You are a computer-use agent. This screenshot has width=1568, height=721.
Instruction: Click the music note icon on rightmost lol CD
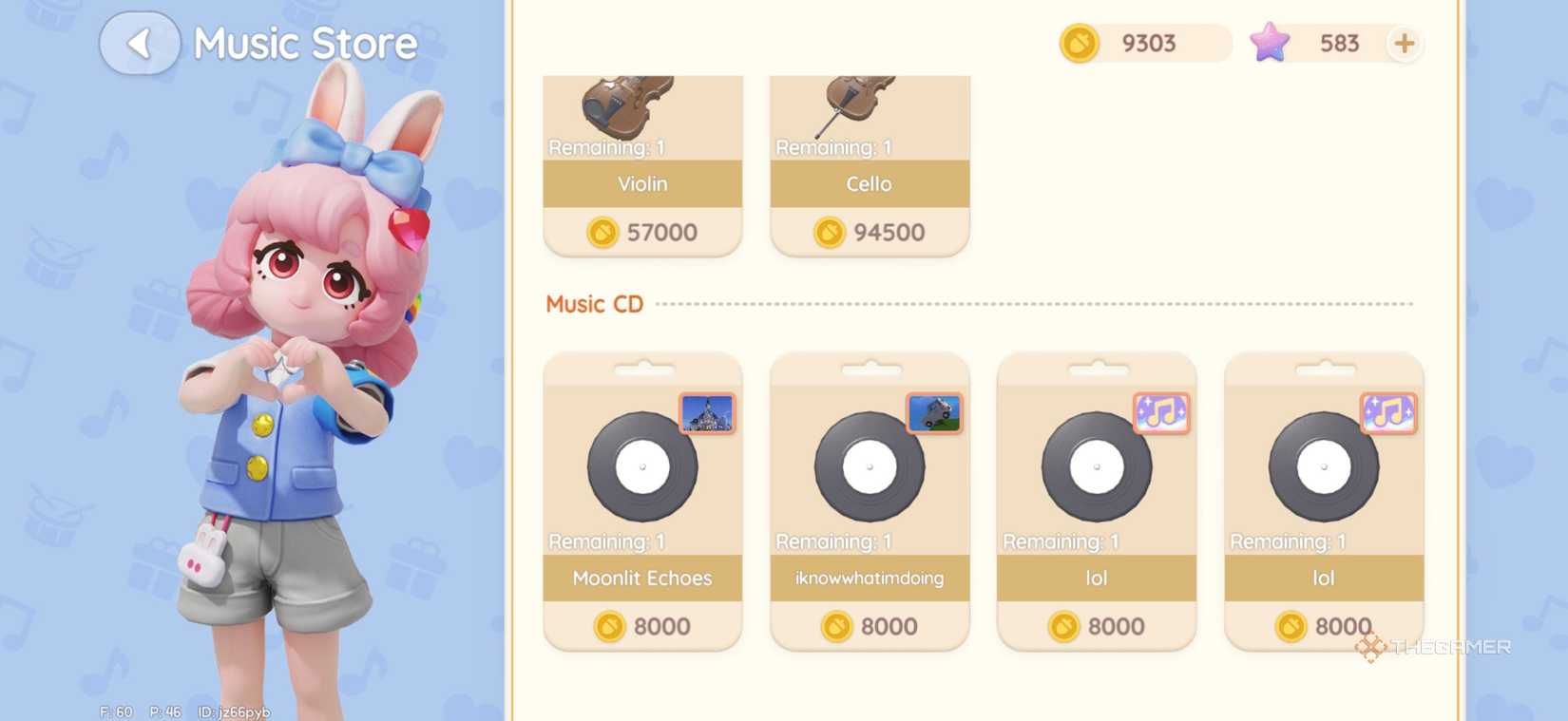(1388, 412)
